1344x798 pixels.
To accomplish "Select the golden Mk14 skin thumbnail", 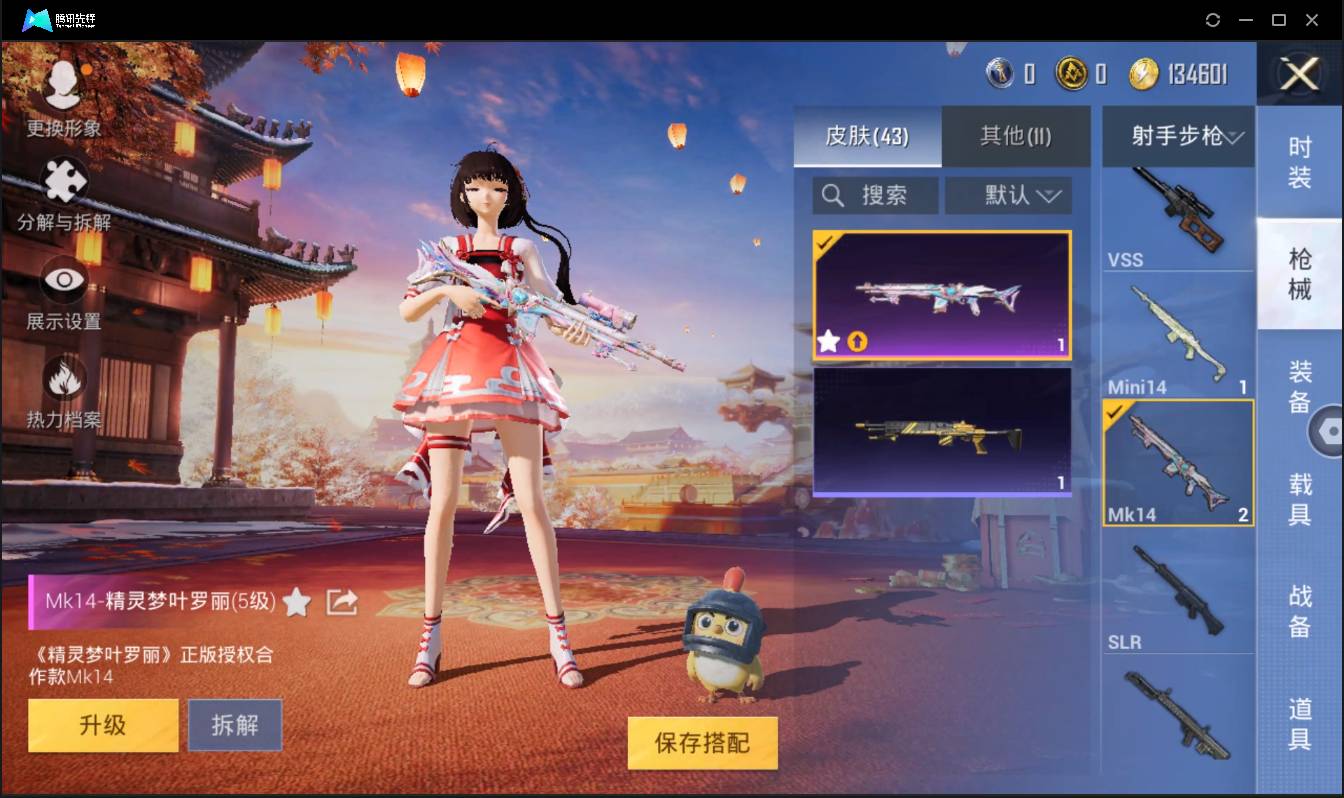I will tap(941, 432).
